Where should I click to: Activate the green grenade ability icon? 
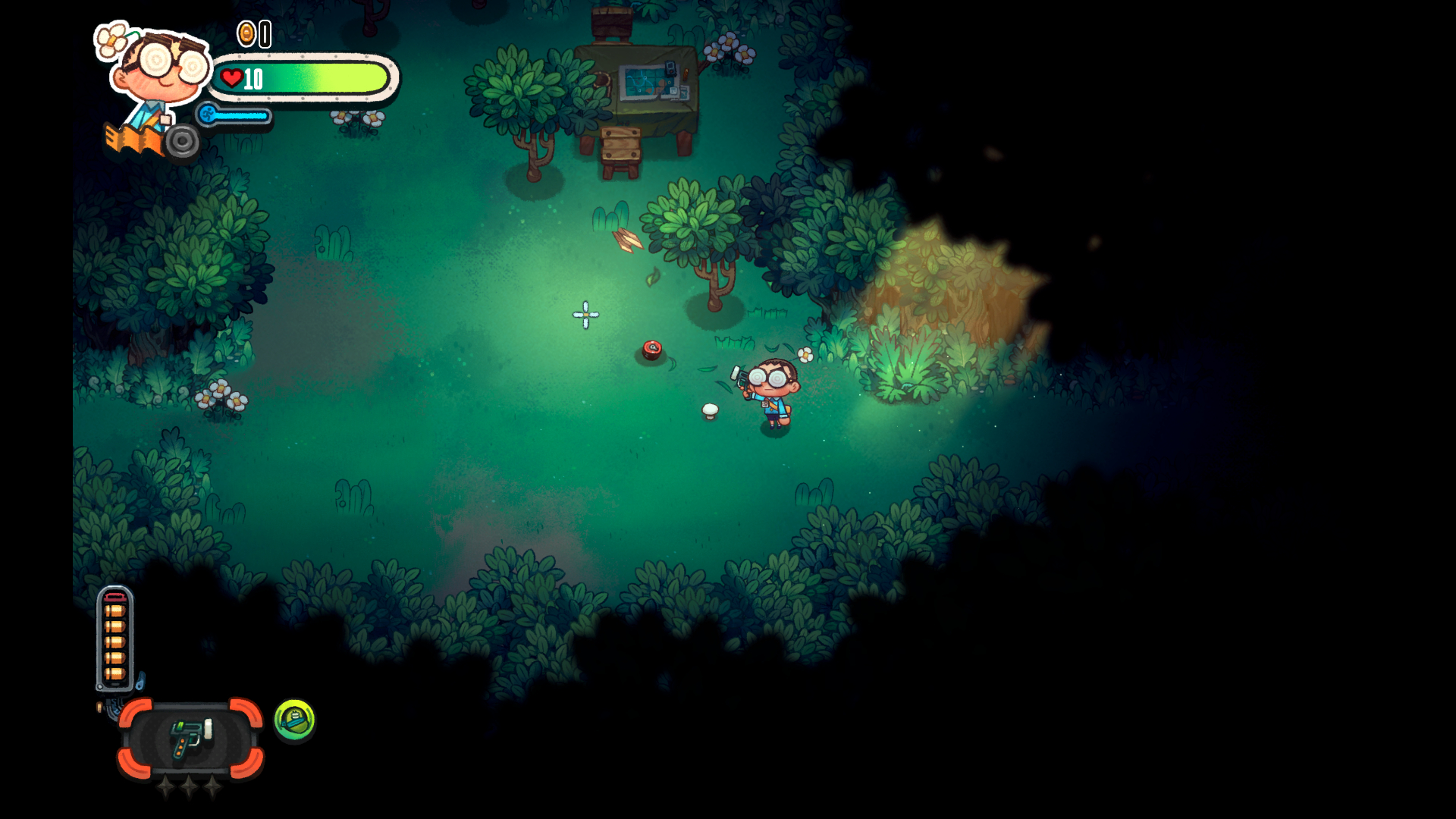(x=294, y=719)
